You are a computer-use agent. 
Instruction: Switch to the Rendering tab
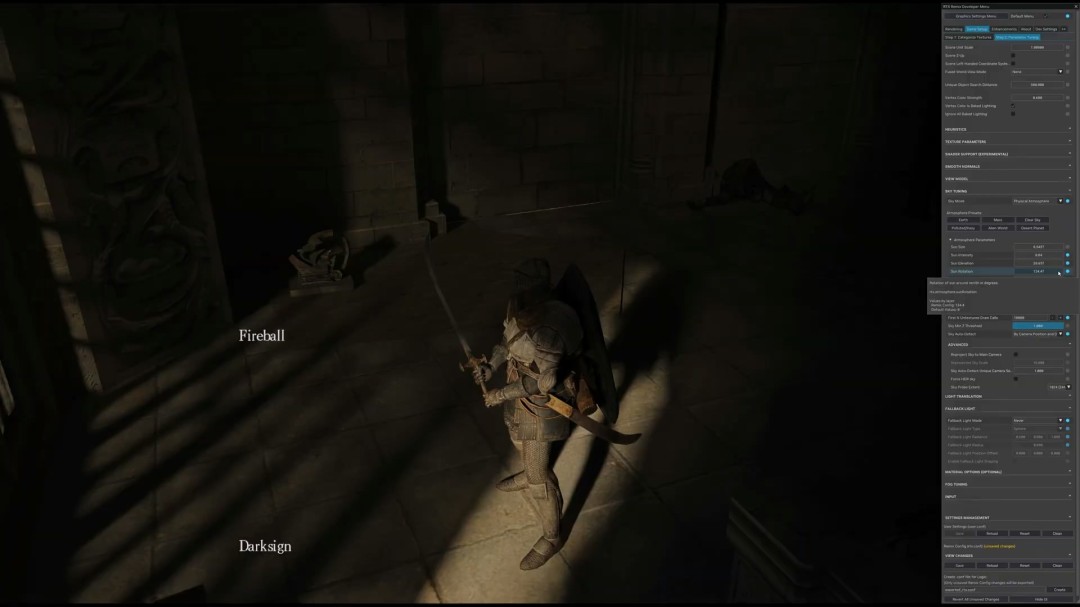coord(953,29)
